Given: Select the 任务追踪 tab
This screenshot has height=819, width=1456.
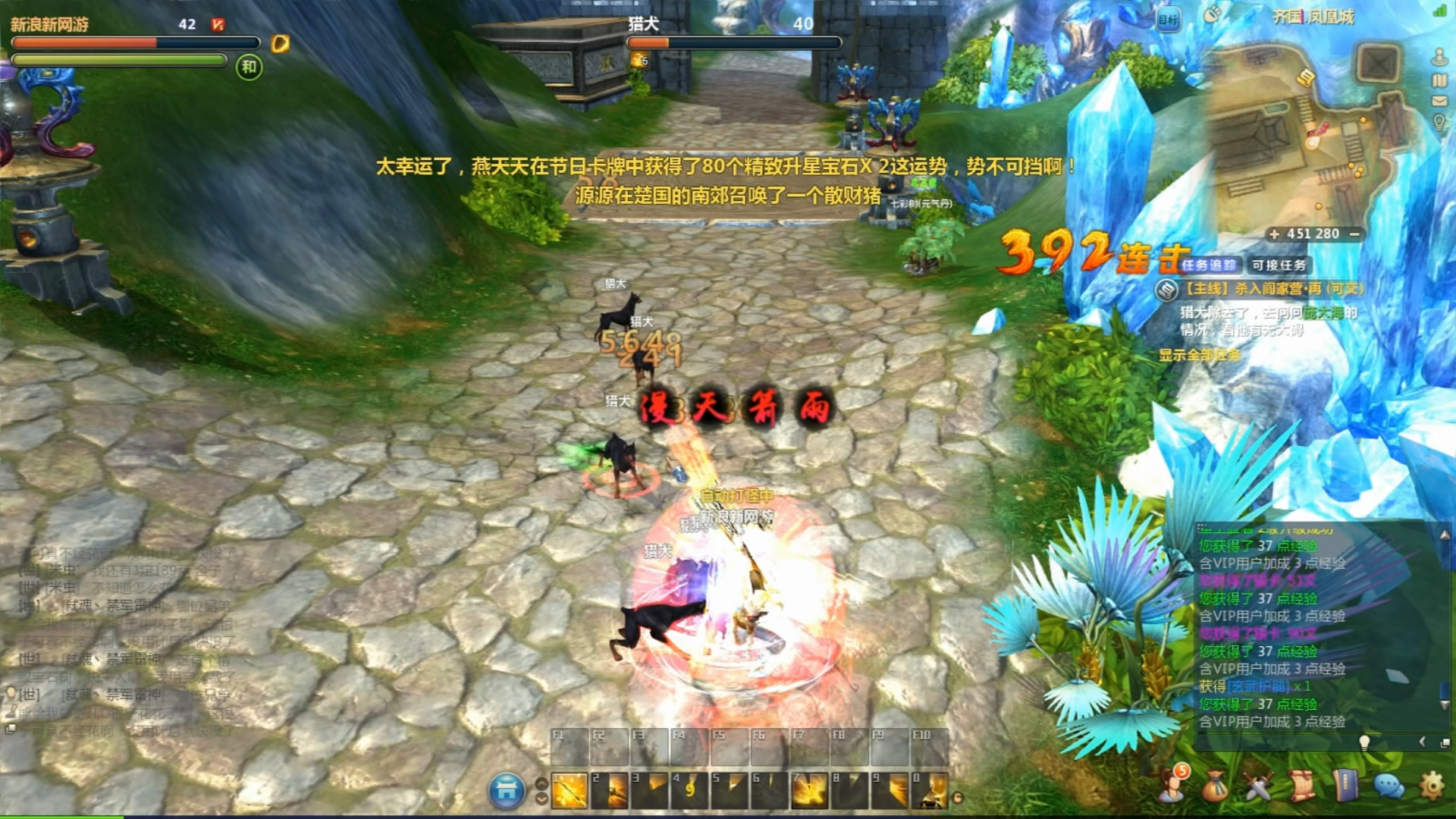Looking at the screenshot, I should click(1209, 265).
